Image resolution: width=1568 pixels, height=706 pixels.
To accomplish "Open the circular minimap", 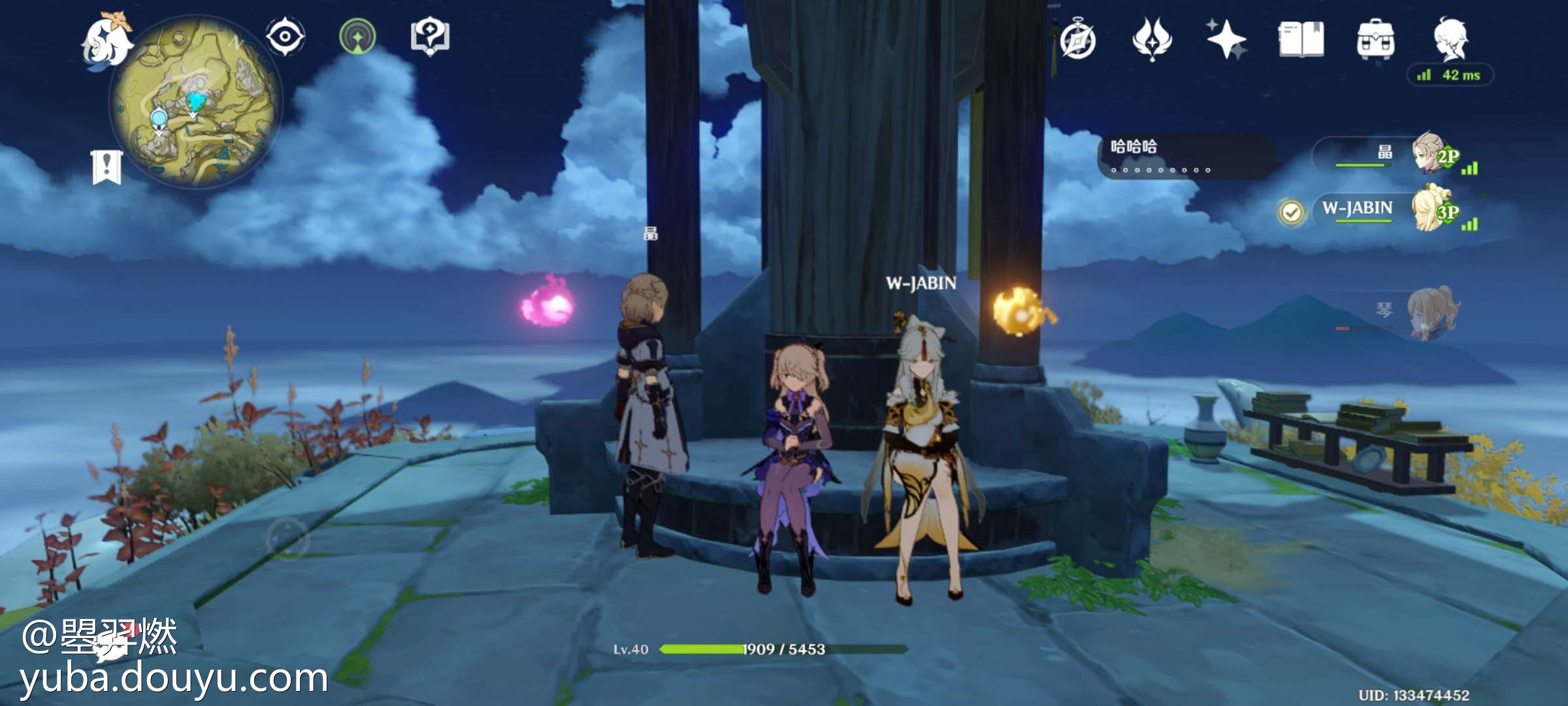I will click(x=196, y=103).
